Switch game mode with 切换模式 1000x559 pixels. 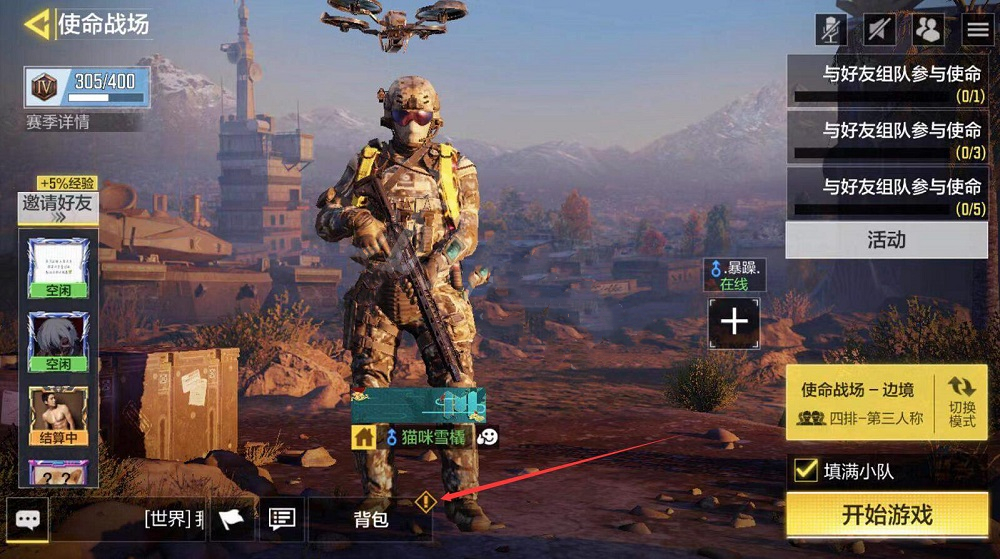(x=962, y=401)
